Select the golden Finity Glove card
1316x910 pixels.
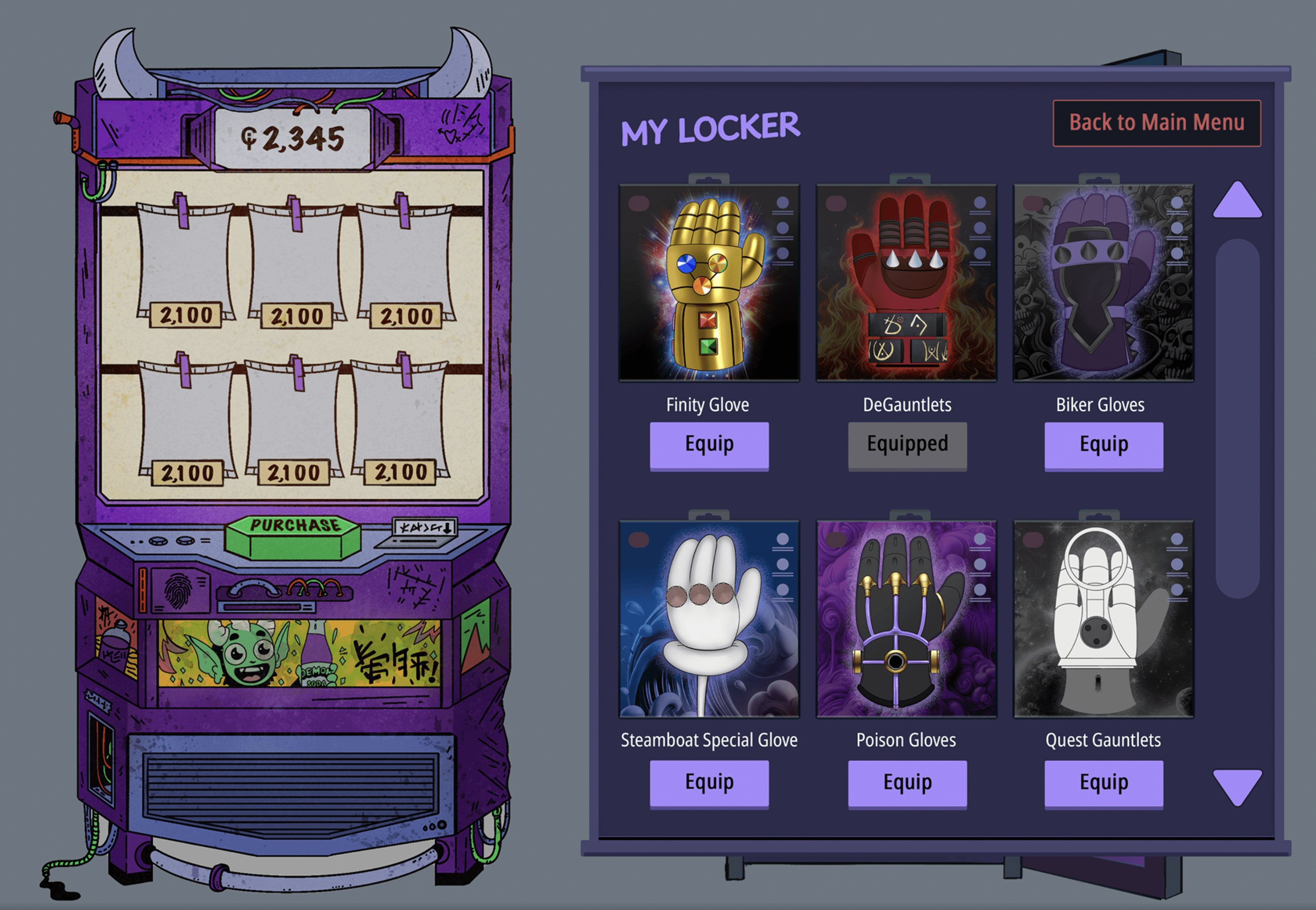709,283
